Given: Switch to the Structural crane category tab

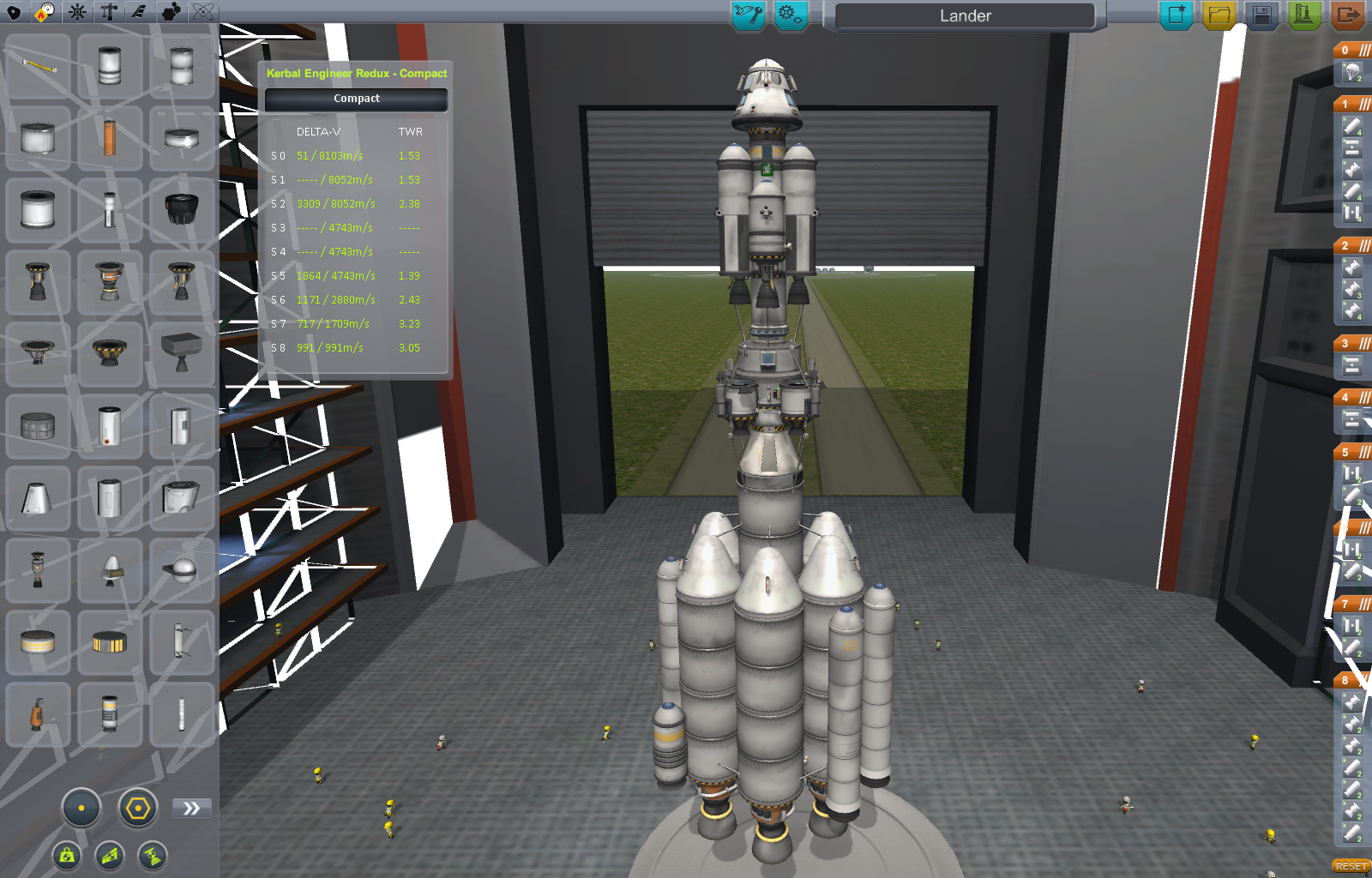Looking at the screenshot, I should [109, 12].
